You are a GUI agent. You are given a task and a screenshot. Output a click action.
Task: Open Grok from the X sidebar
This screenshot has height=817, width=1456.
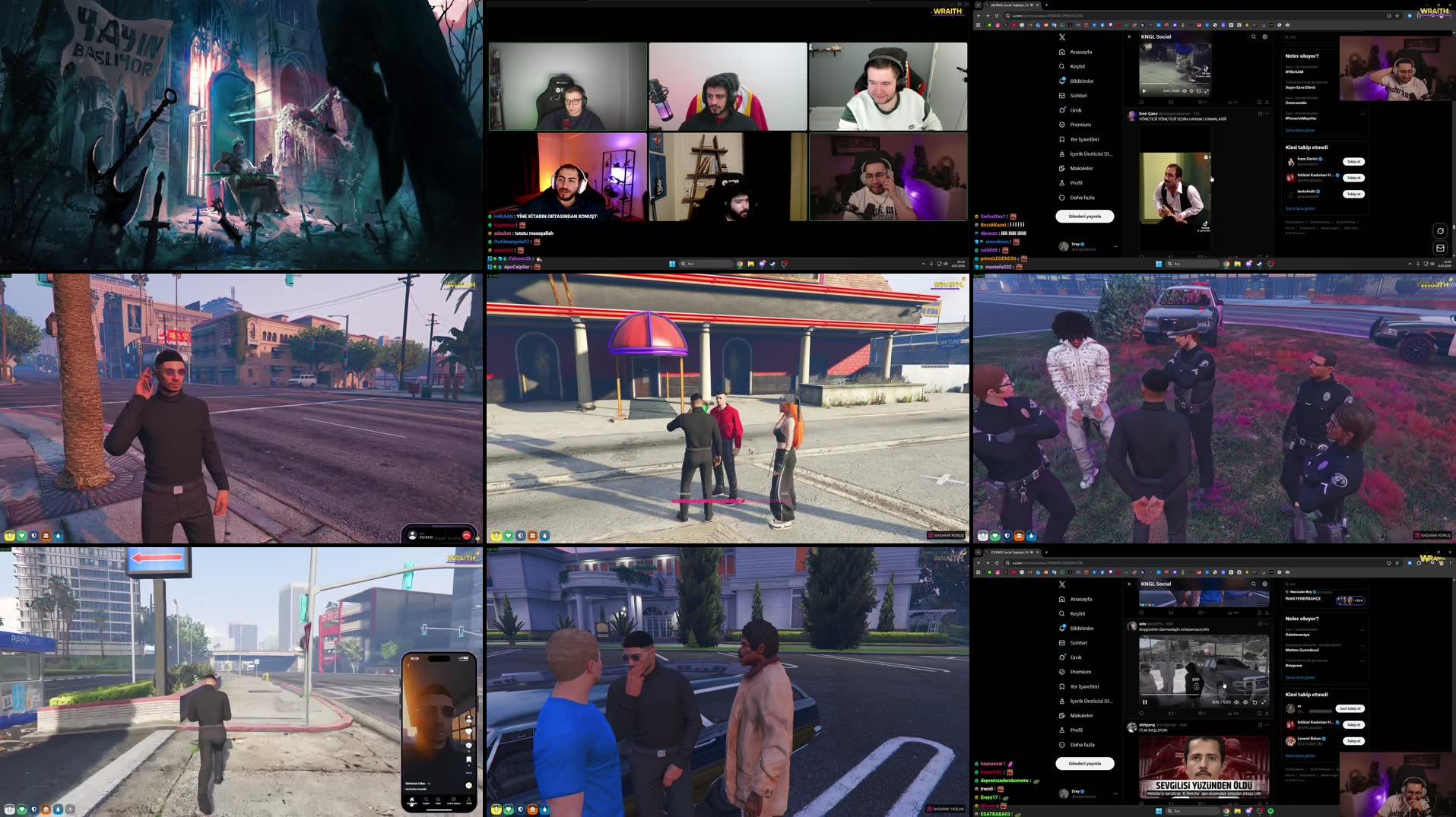coord(1076,109)
